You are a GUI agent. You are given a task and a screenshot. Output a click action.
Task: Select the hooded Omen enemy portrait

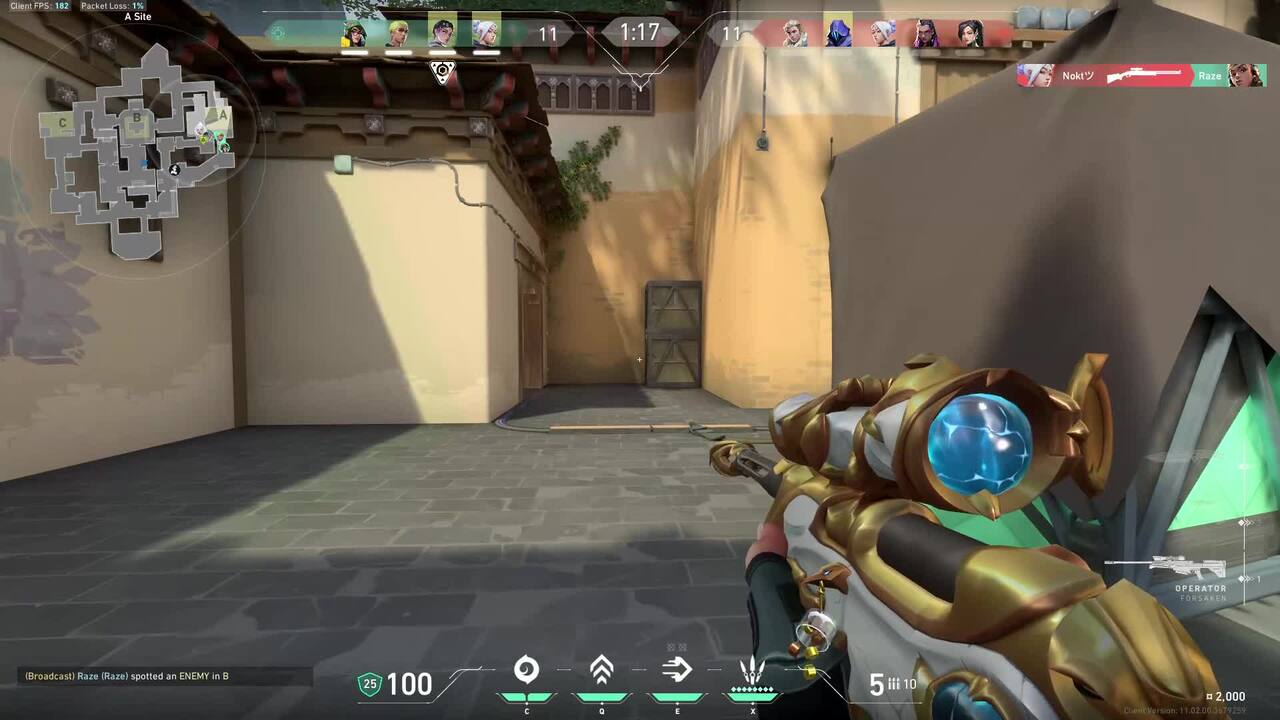[x=838, y=34]
